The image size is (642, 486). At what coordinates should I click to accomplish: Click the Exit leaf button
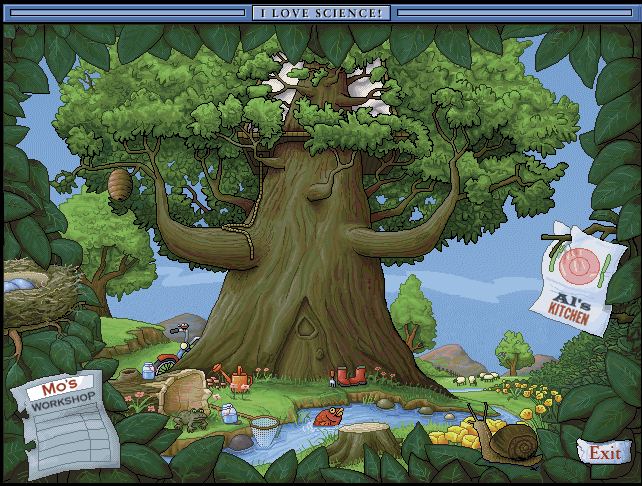605,453
